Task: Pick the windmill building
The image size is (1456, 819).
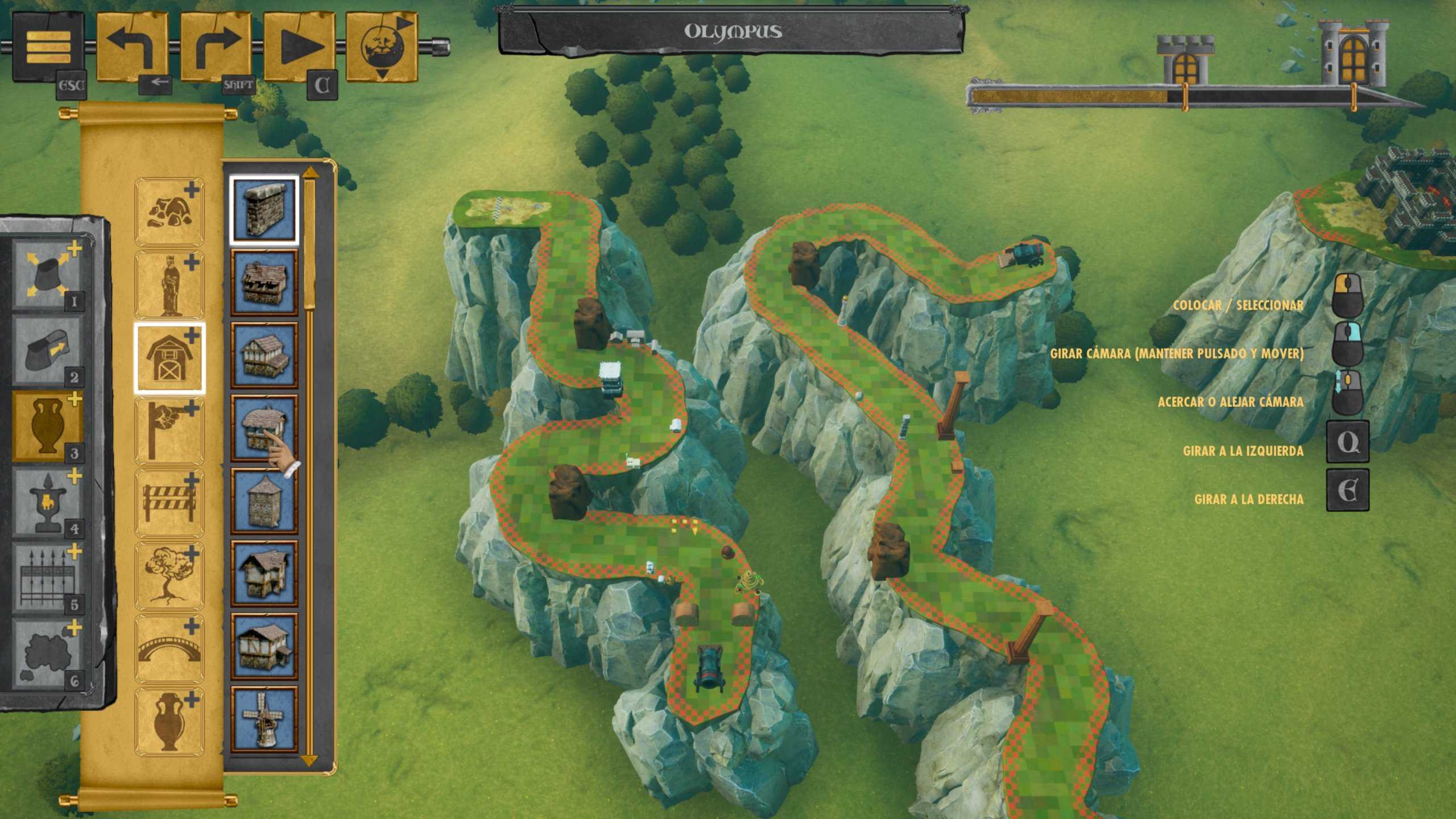Action: (264, 719)
